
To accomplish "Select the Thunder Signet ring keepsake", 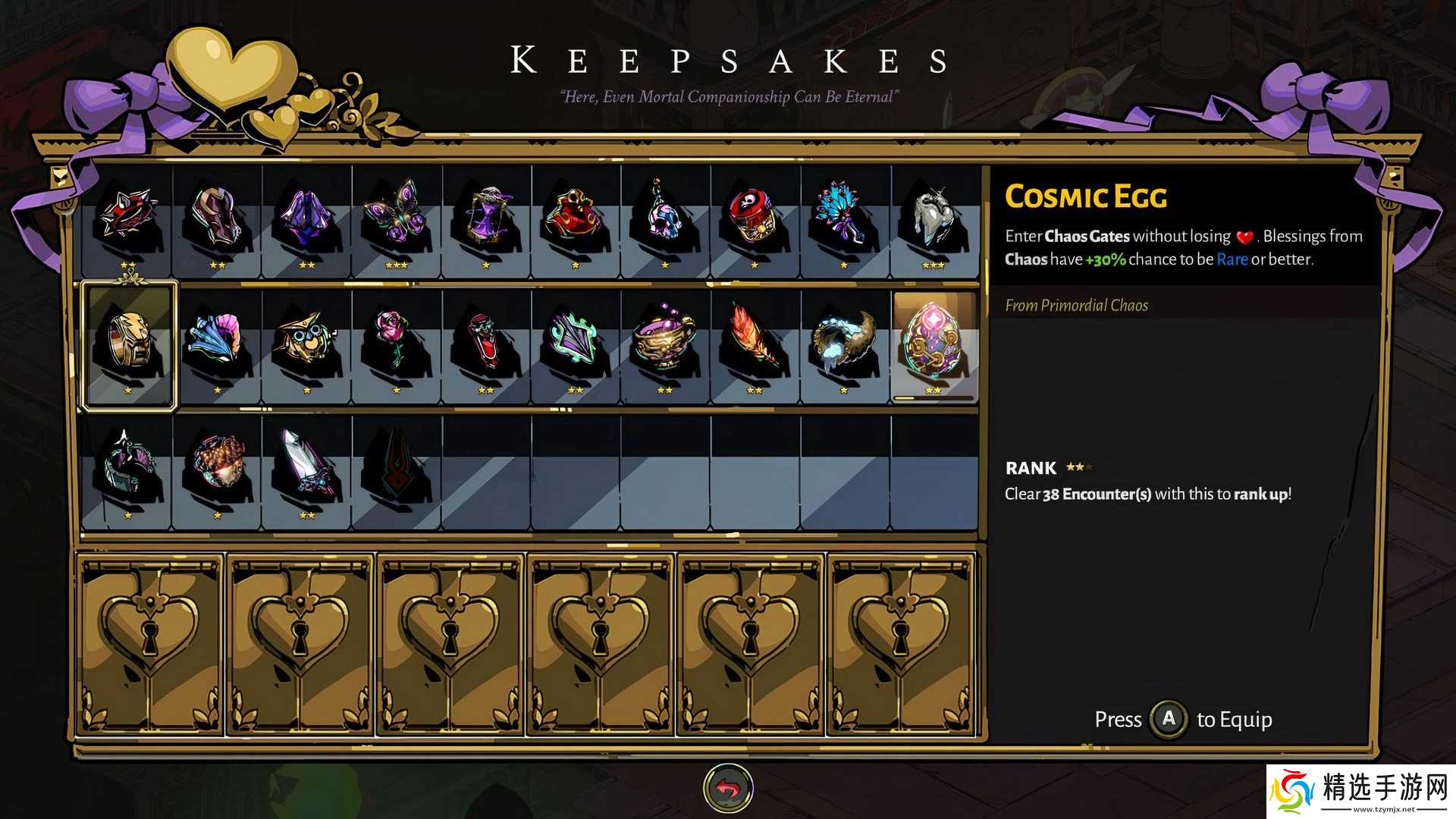I will coord(129,344).
